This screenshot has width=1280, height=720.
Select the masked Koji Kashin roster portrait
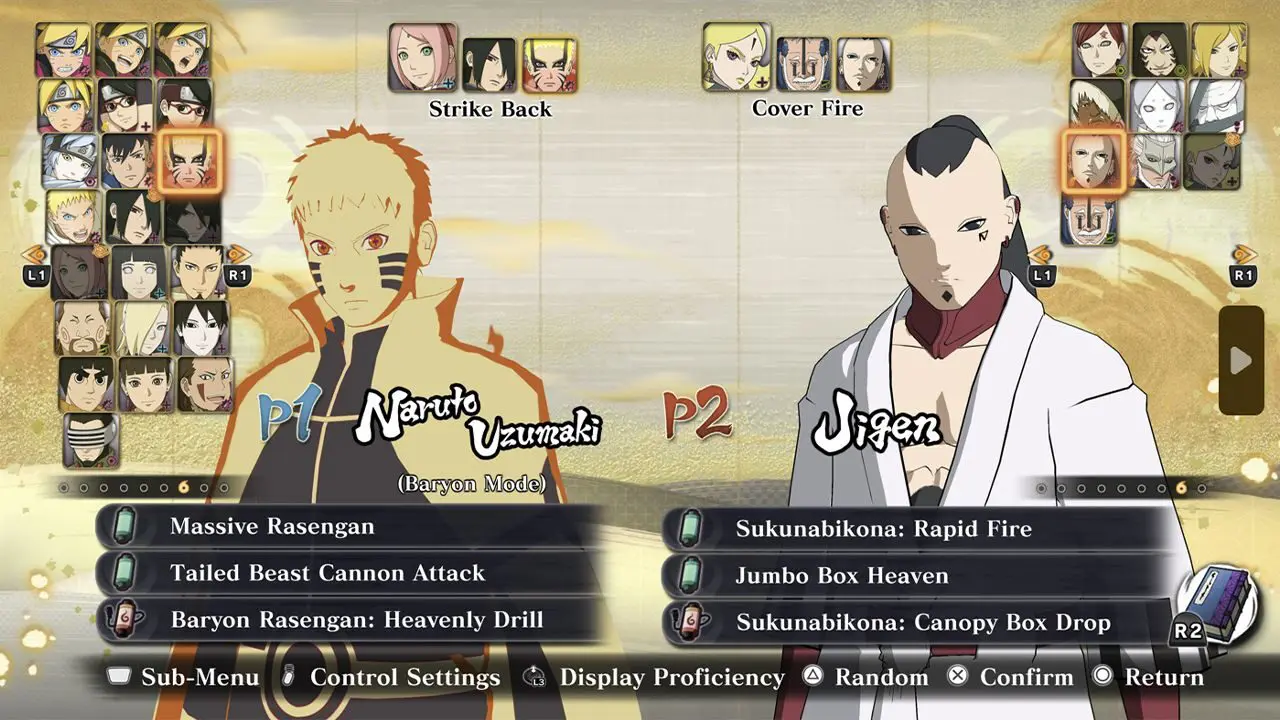[1155, 161]
